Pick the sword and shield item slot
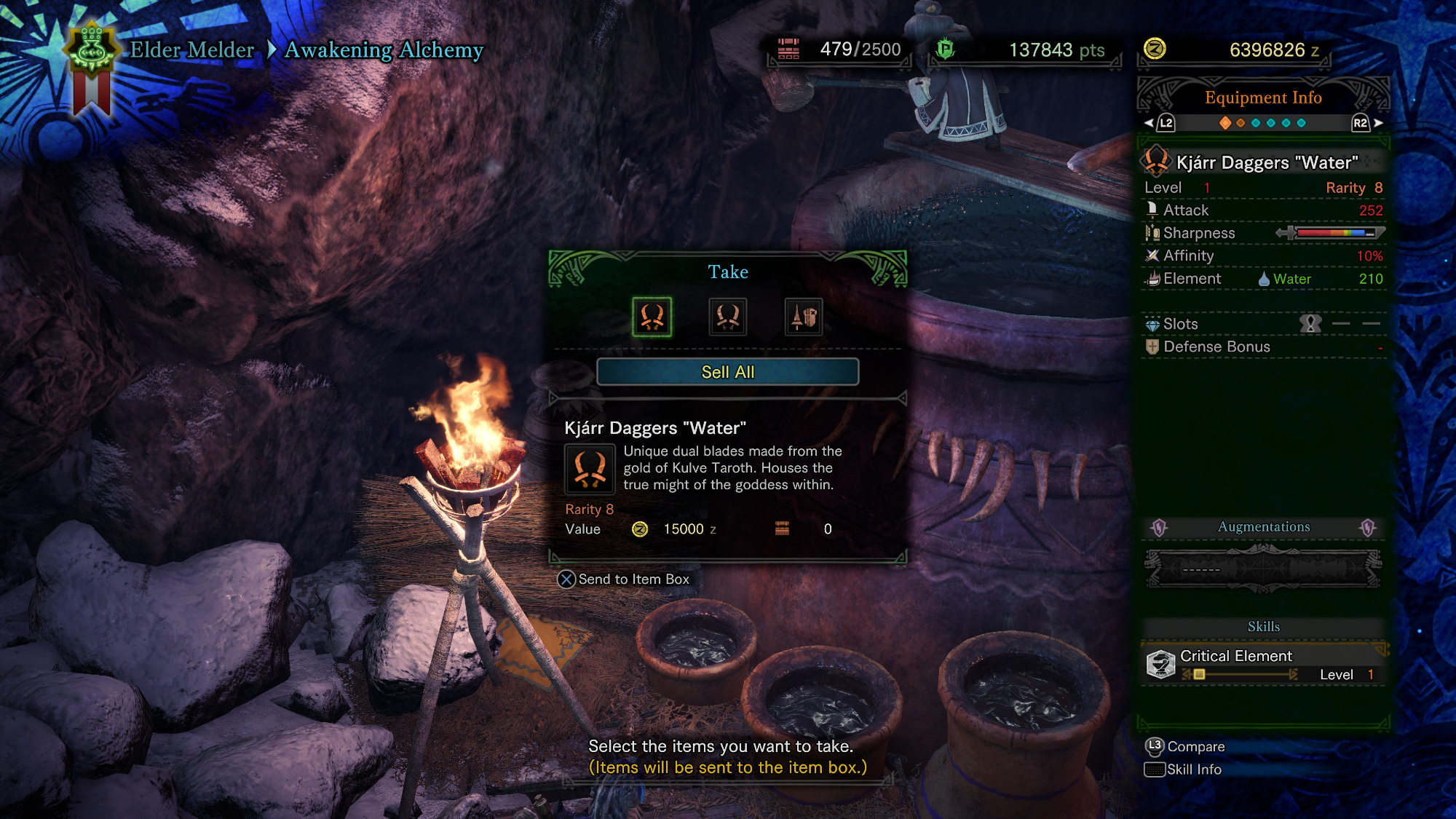 tap(804, 317)
